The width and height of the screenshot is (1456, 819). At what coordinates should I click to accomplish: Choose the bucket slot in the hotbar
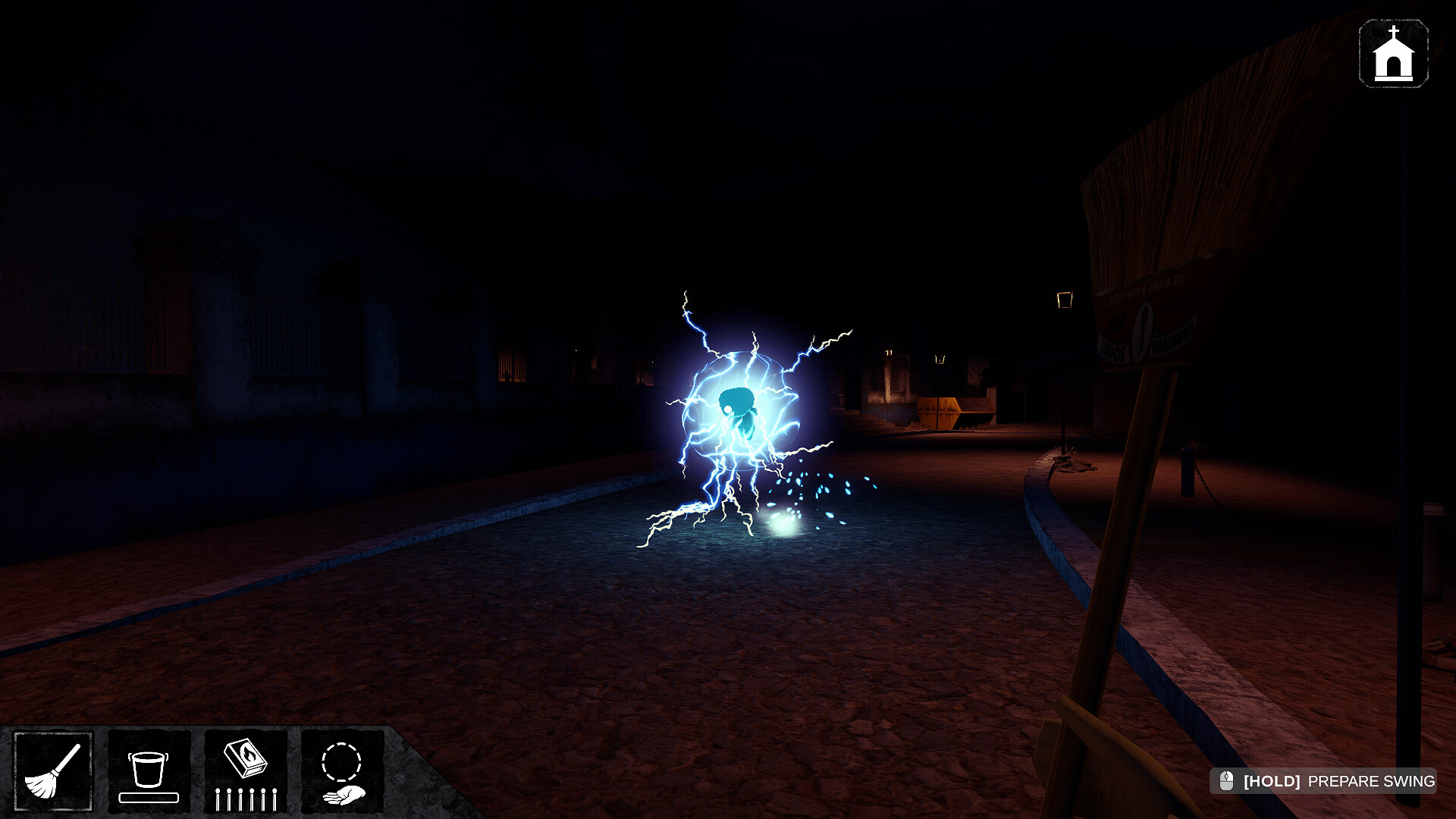(149, 770)
